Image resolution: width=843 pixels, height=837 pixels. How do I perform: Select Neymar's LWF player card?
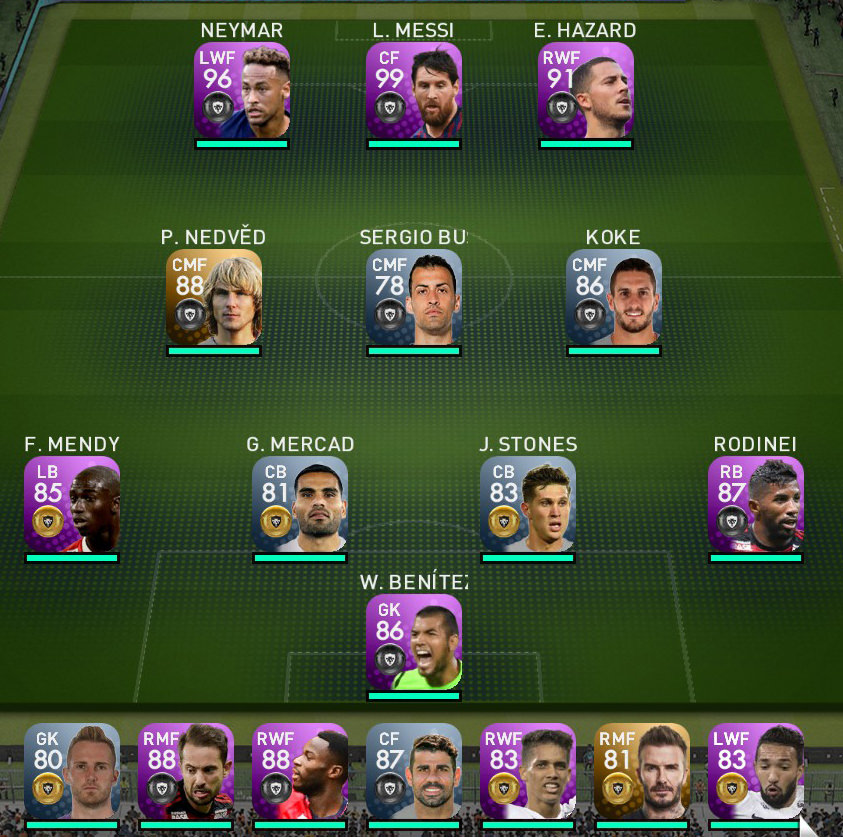(x=242, y=90)
